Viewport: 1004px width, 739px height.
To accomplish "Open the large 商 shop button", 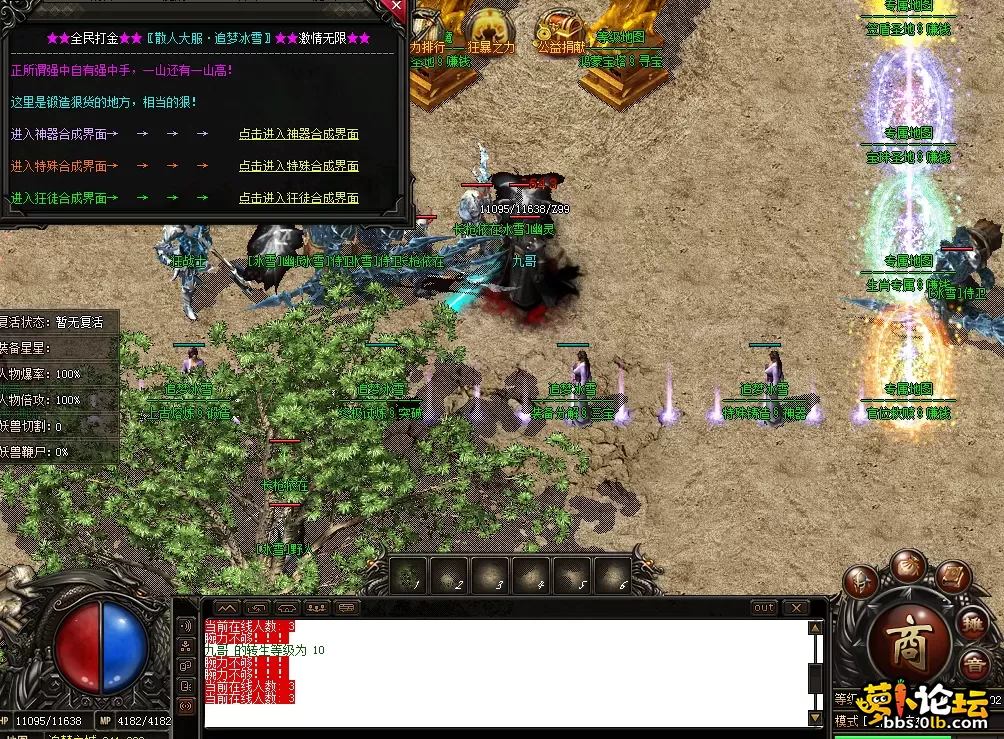I will [909, 640].
